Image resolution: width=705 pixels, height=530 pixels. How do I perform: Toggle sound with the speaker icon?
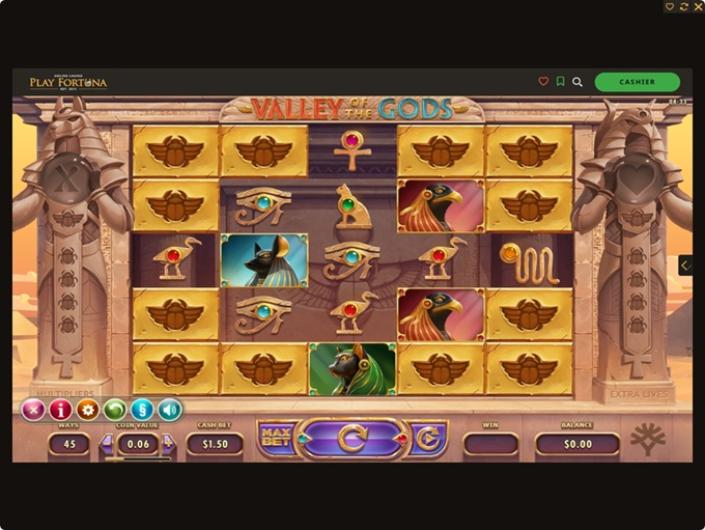coord(170,410)
